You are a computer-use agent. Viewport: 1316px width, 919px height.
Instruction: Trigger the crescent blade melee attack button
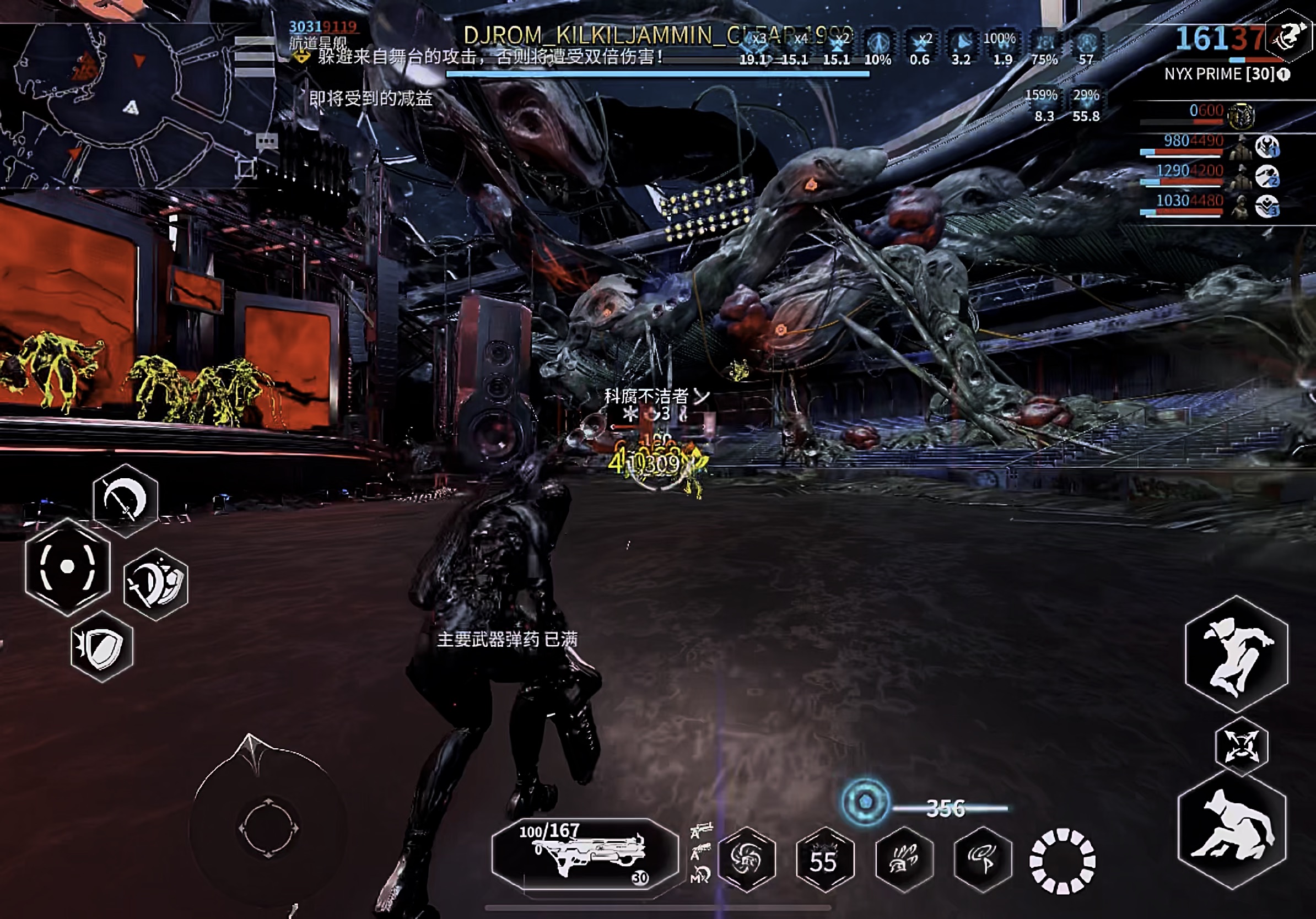pos(125,500)
